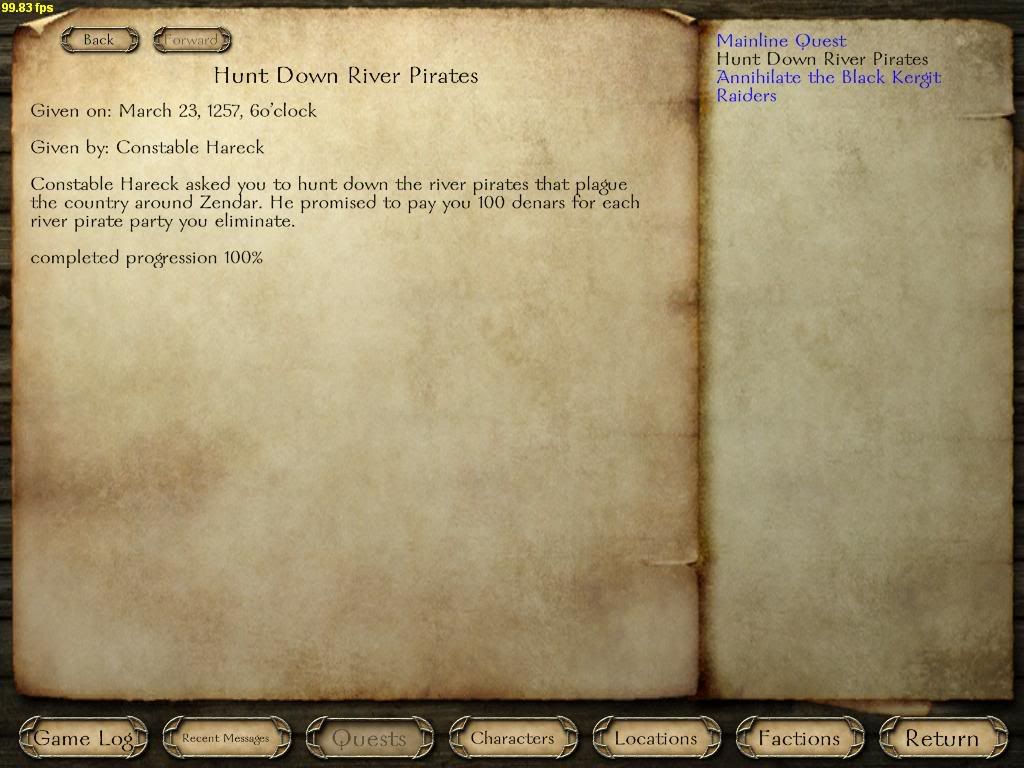Switch to the Quests tab

point(369,739)
